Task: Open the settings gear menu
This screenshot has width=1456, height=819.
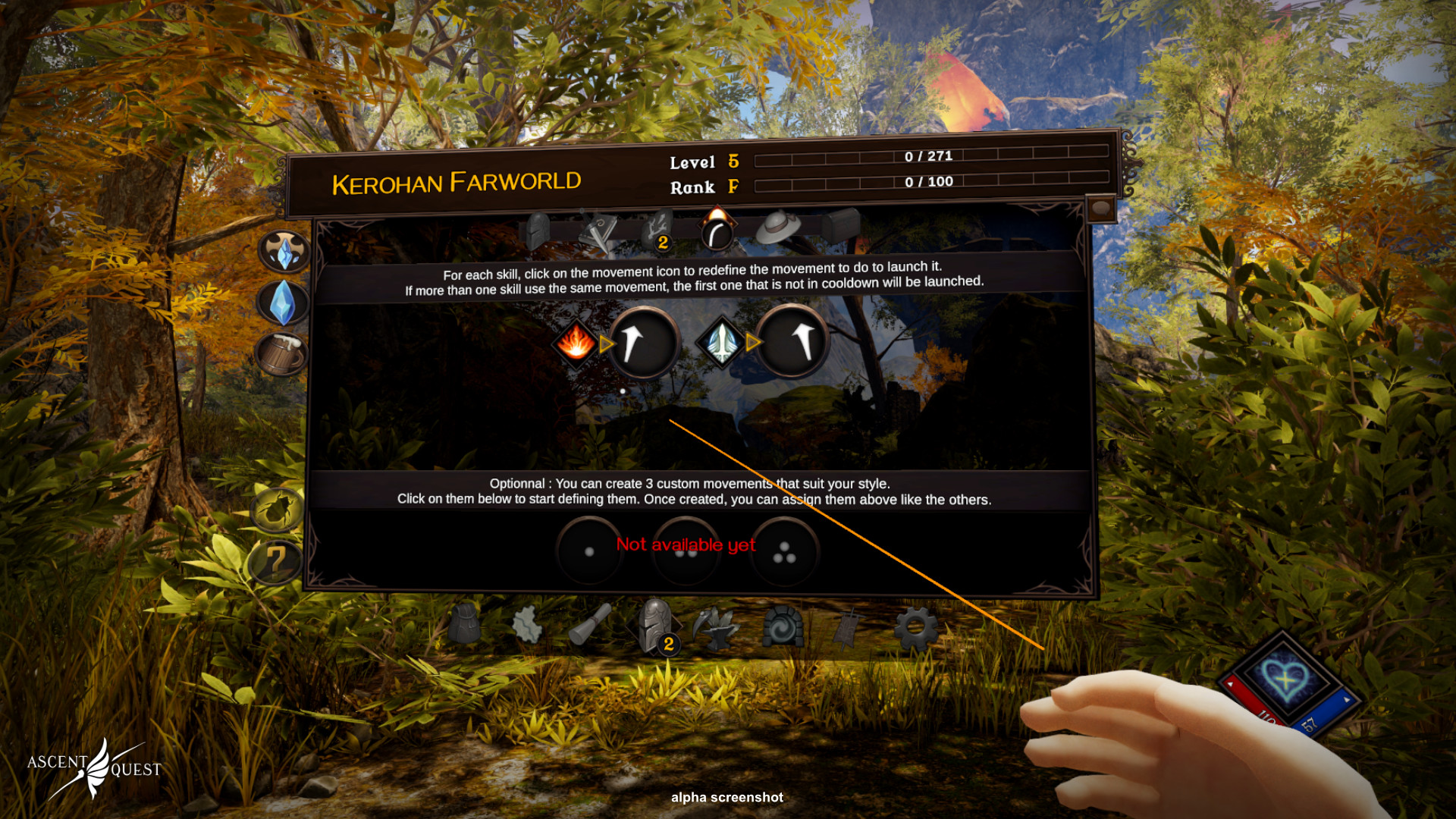Action: (915, 629)
